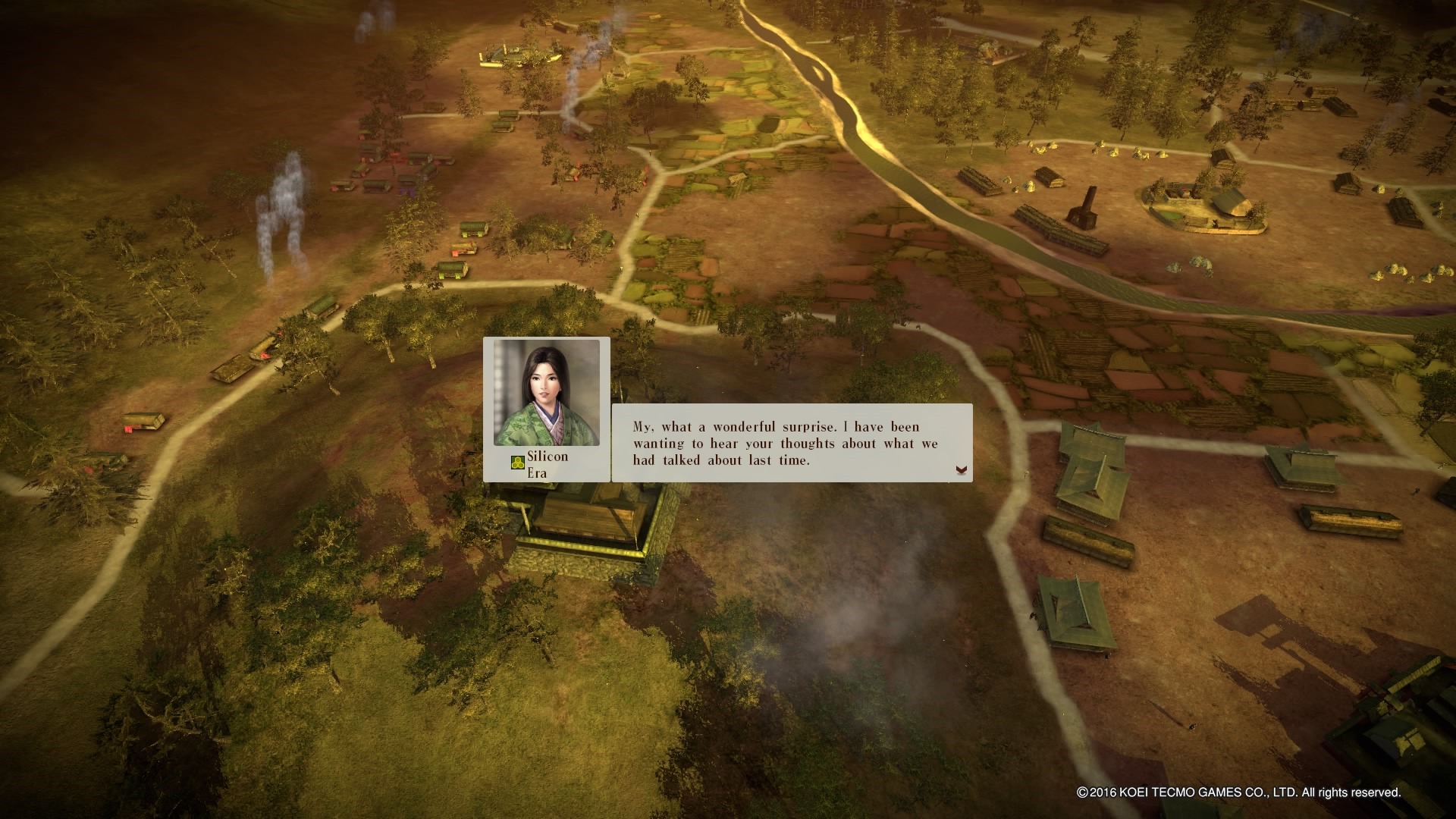This screenshot has height=819, width=1456.
Task: Advance dialogue with the red arrow
Action: click(961, 470)
